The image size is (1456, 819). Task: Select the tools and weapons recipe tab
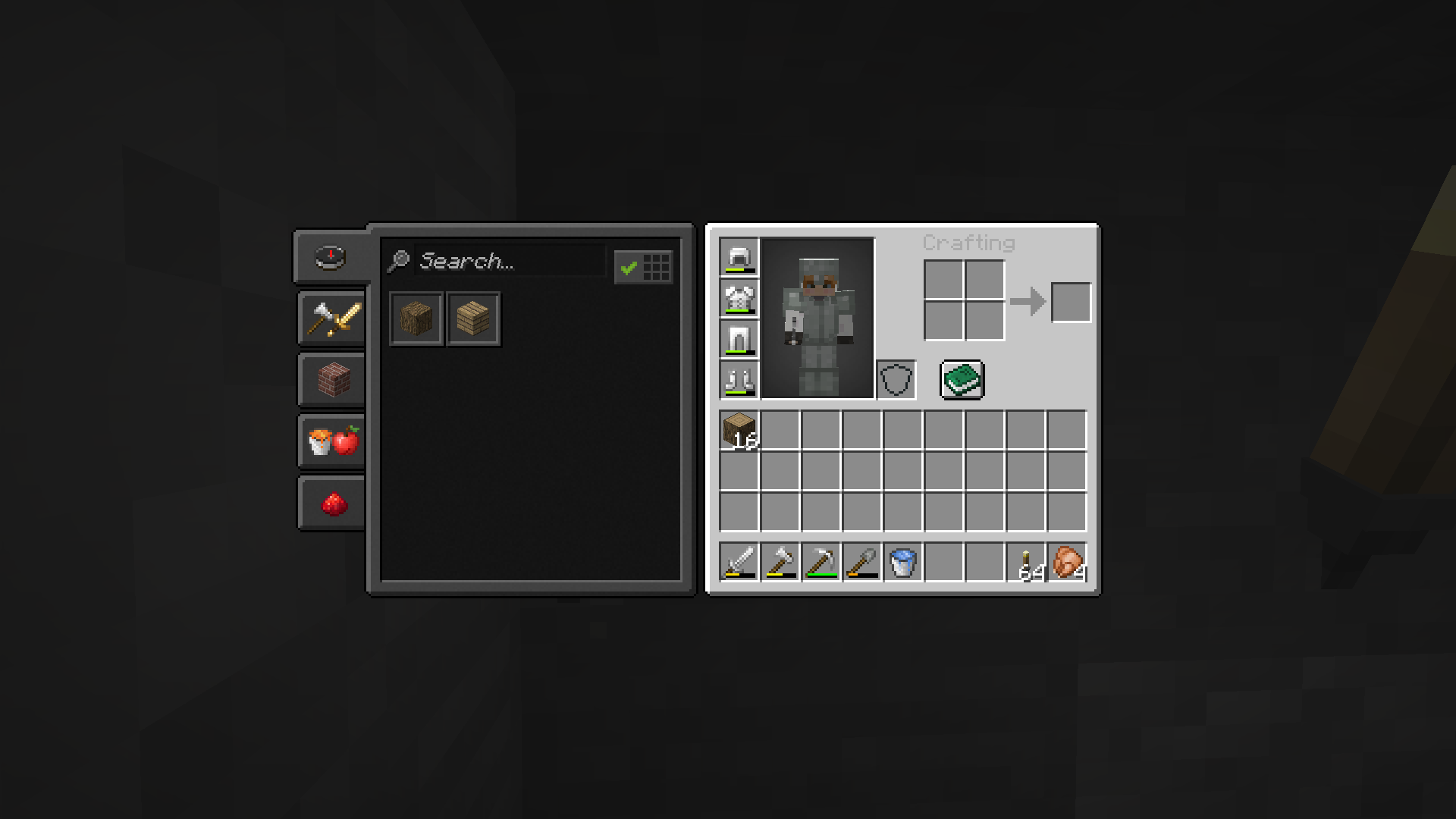click(331, 318)
